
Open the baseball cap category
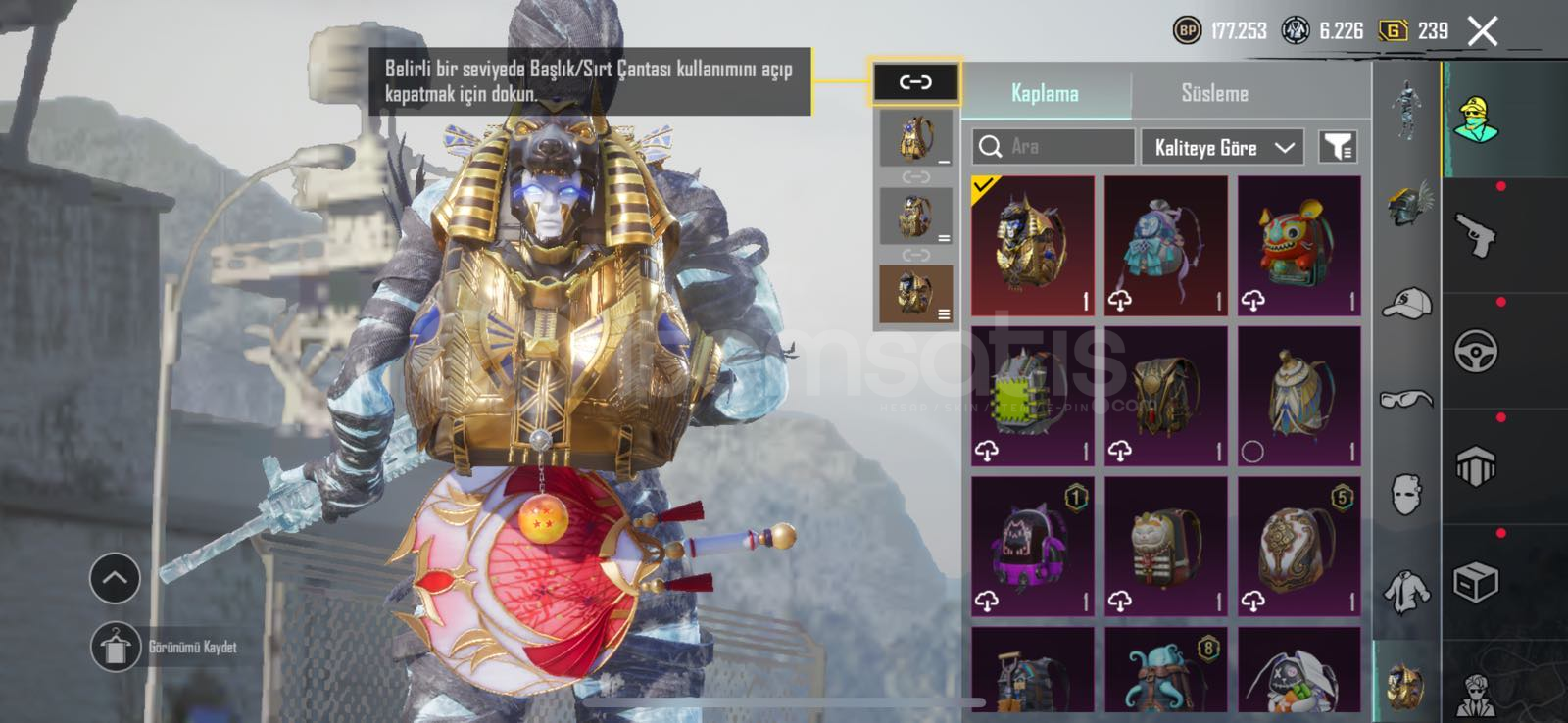point(1406,304)
